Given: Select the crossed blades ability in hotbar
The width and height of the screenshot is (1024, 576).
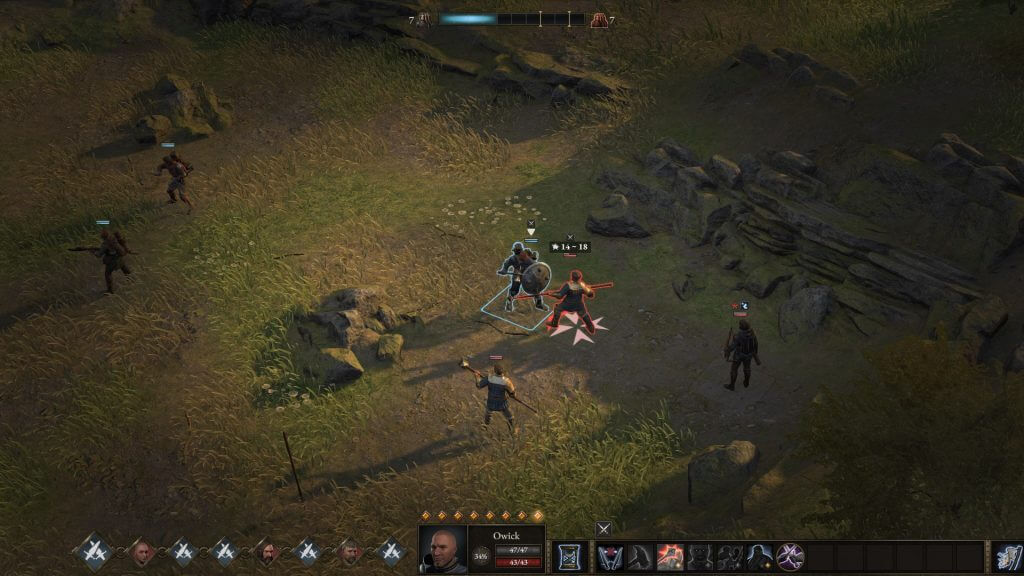Looking at the screenshot, I should pyautogui.click(x=610, y=557).
